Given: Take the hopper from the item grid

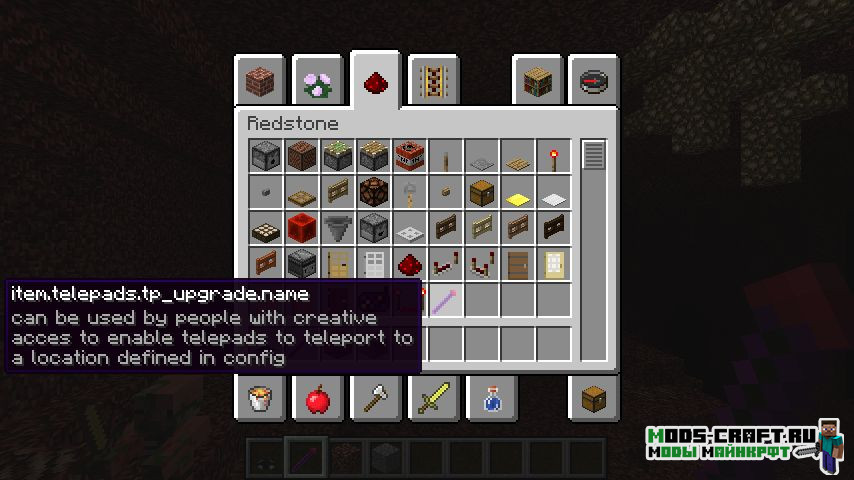Looking at the screenshot, I should click(337, 228).
